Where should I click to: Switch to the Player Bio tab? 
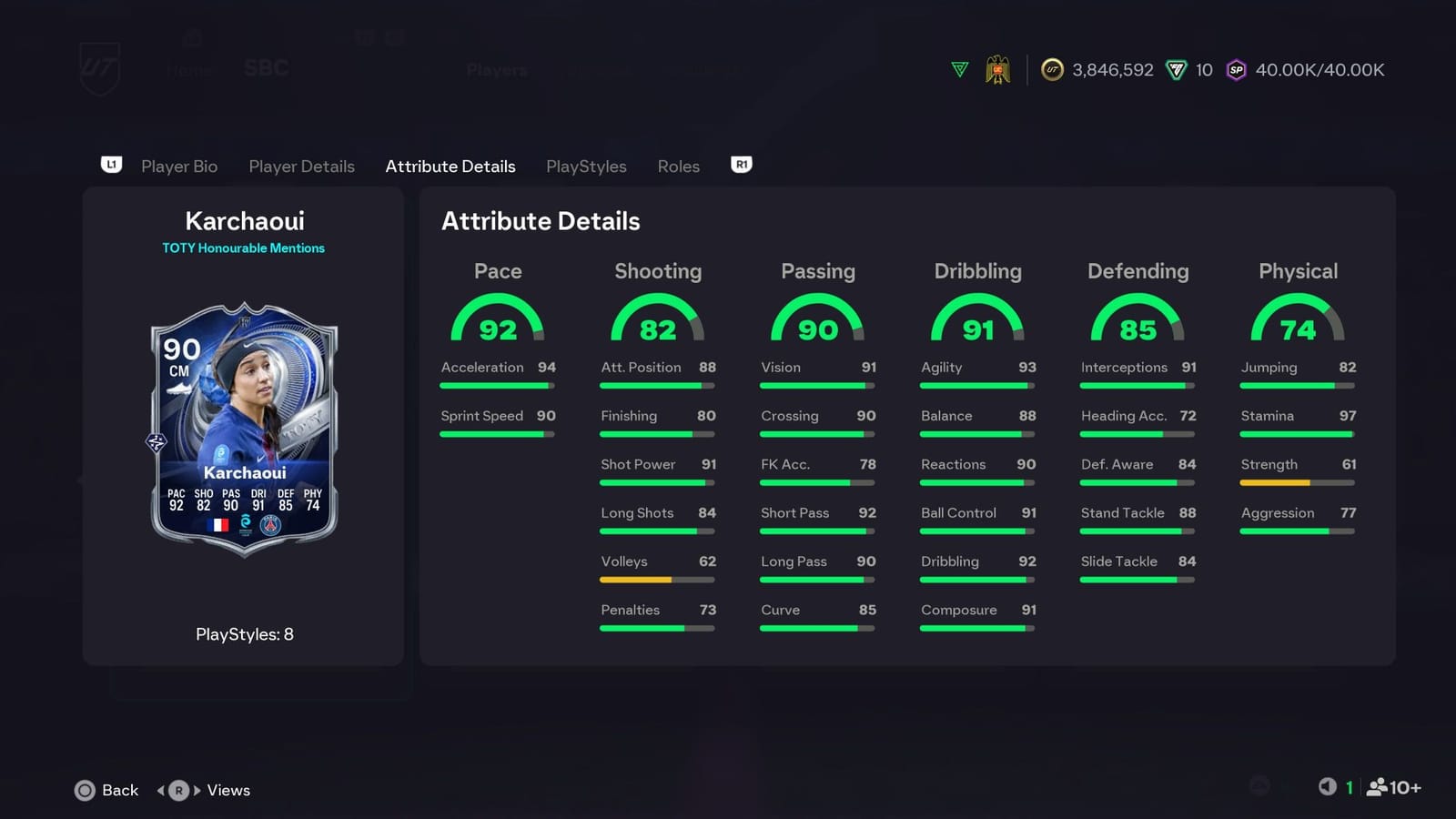pos(179,167)
